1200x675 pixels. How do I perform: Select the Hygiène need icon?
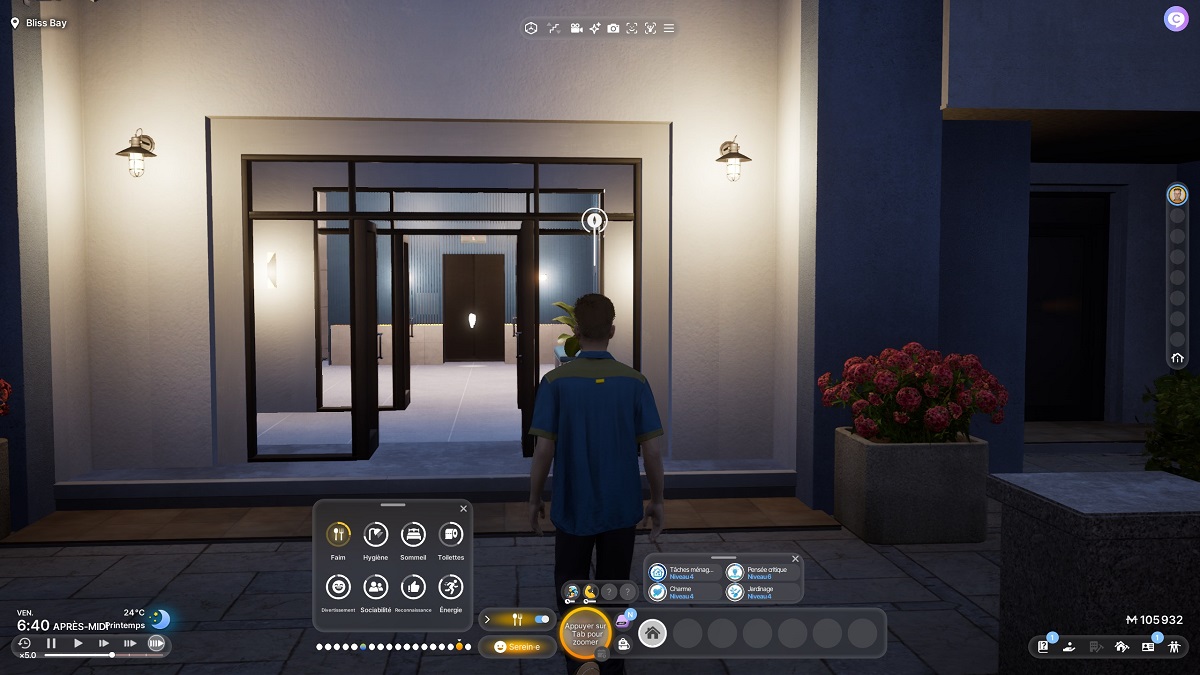coord(376,535)
